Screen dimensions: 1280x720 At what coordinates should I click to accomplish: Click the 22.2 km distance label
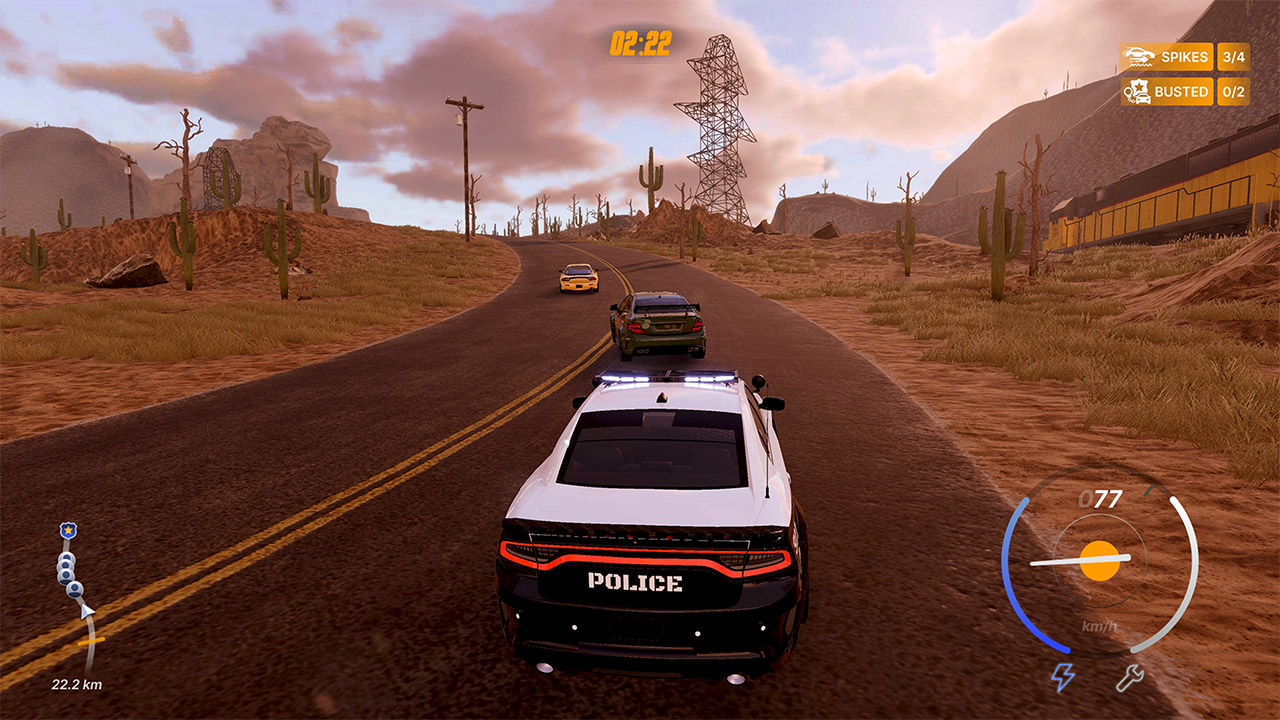75,686
